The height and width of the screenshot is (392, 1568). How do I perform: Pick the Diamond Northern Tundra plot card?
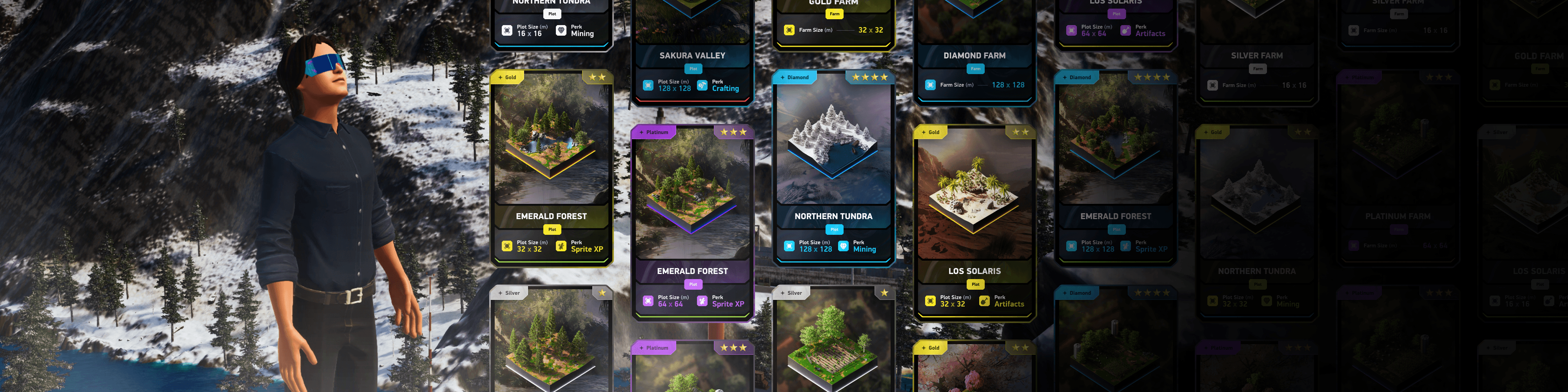click(x=833, y=167)
